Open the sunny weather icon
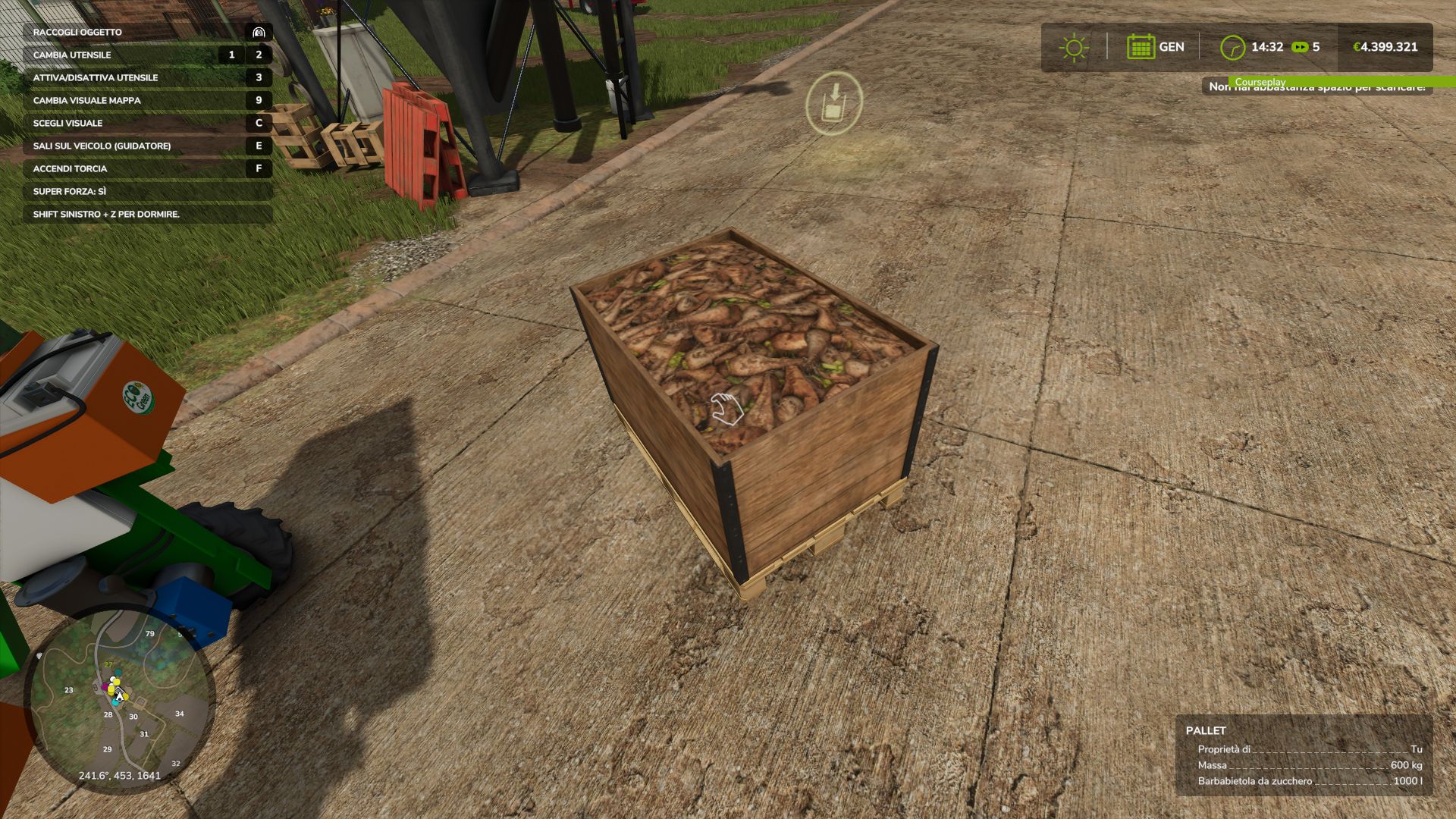 [x=1073, y=48]
